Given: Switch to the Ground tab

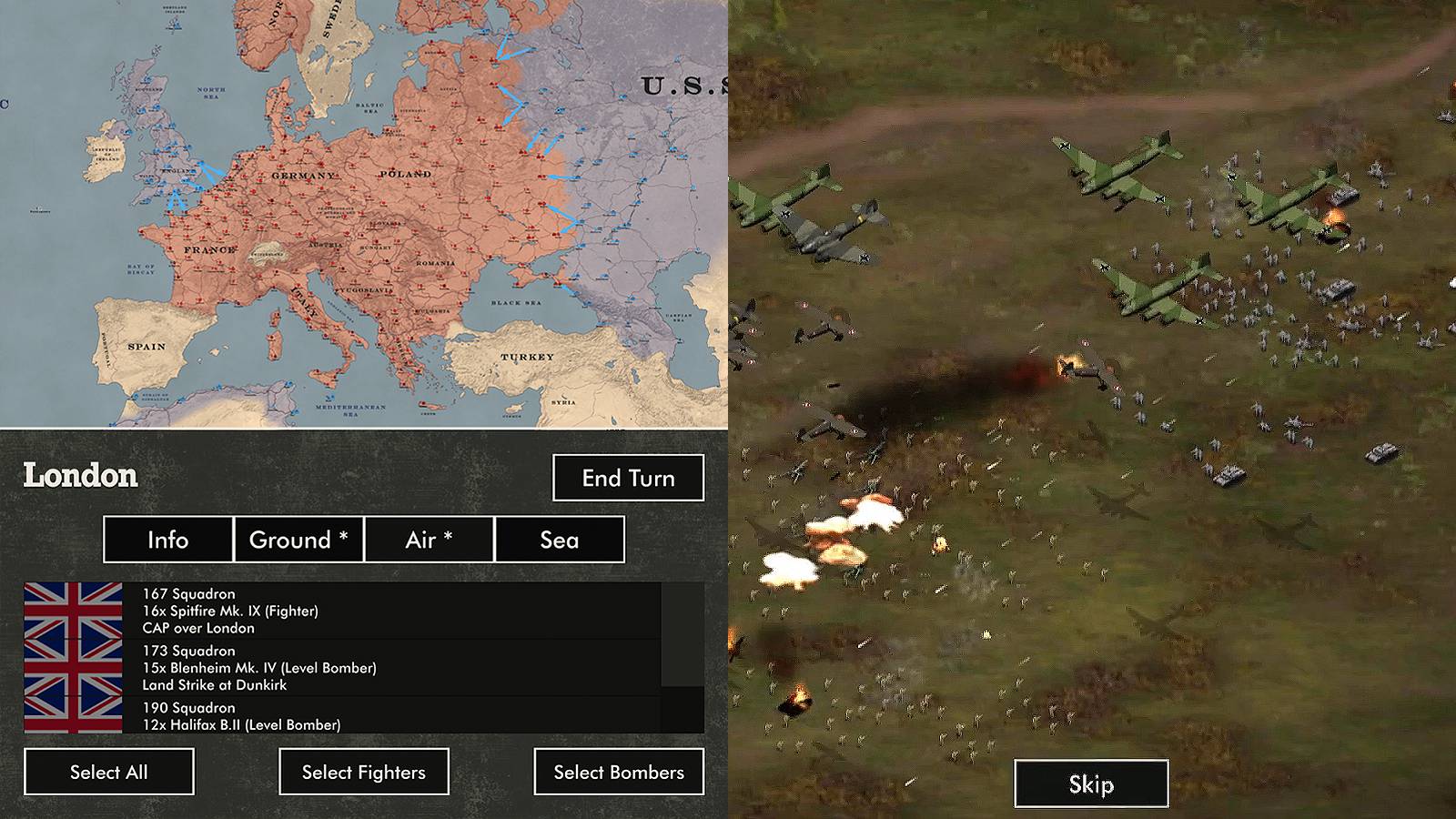Looking at the screenshot, I should [x=298, y=540].
